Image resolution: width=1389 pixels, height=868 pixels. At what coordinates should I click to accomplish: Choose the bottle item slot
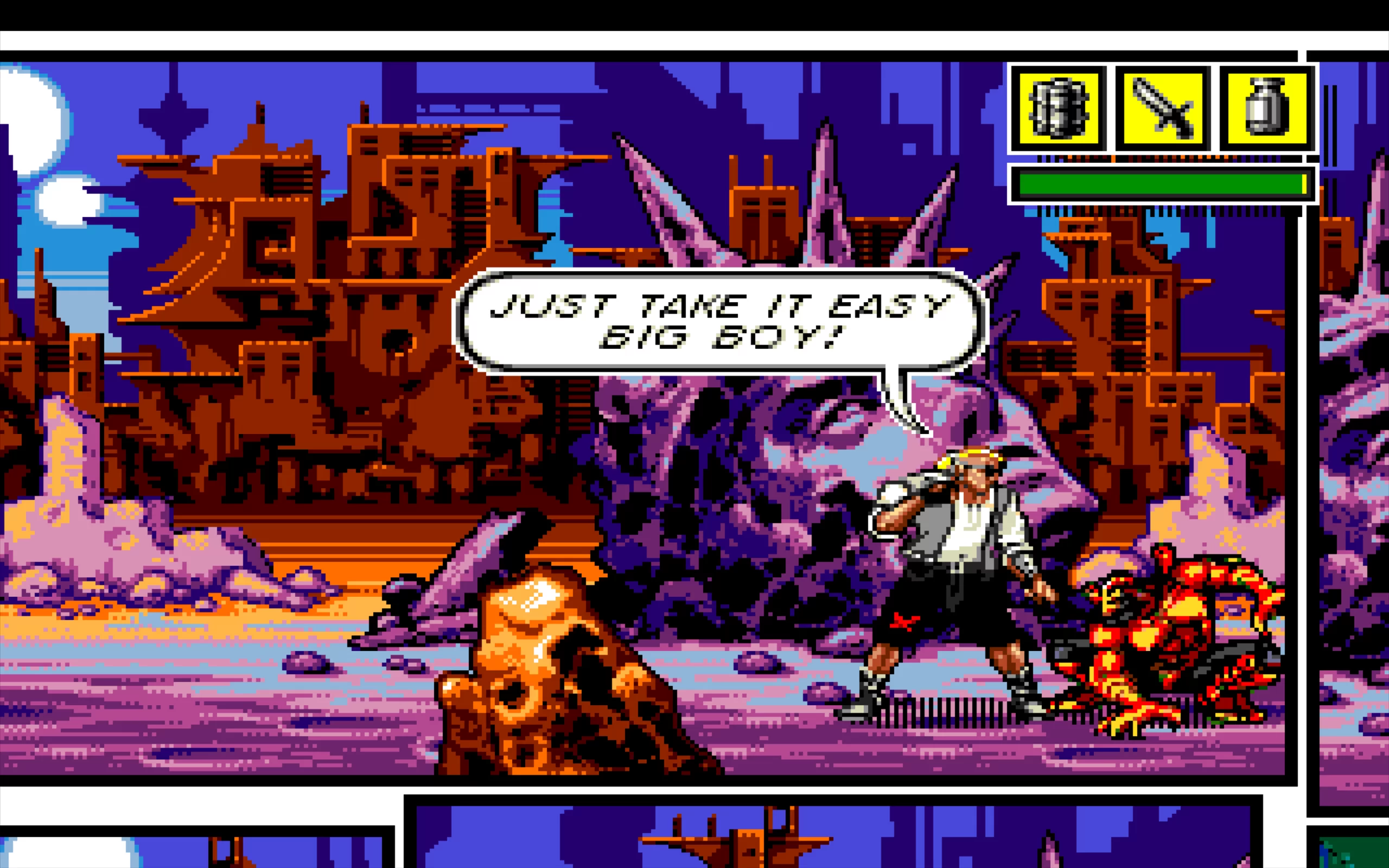[x=1267, y=109]
